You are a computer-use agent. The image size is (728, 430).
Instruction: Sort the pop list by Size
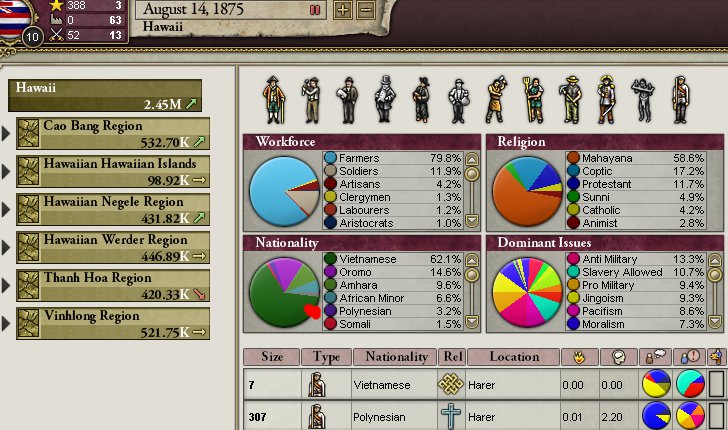pyautogui.click(x=272, y=357)
